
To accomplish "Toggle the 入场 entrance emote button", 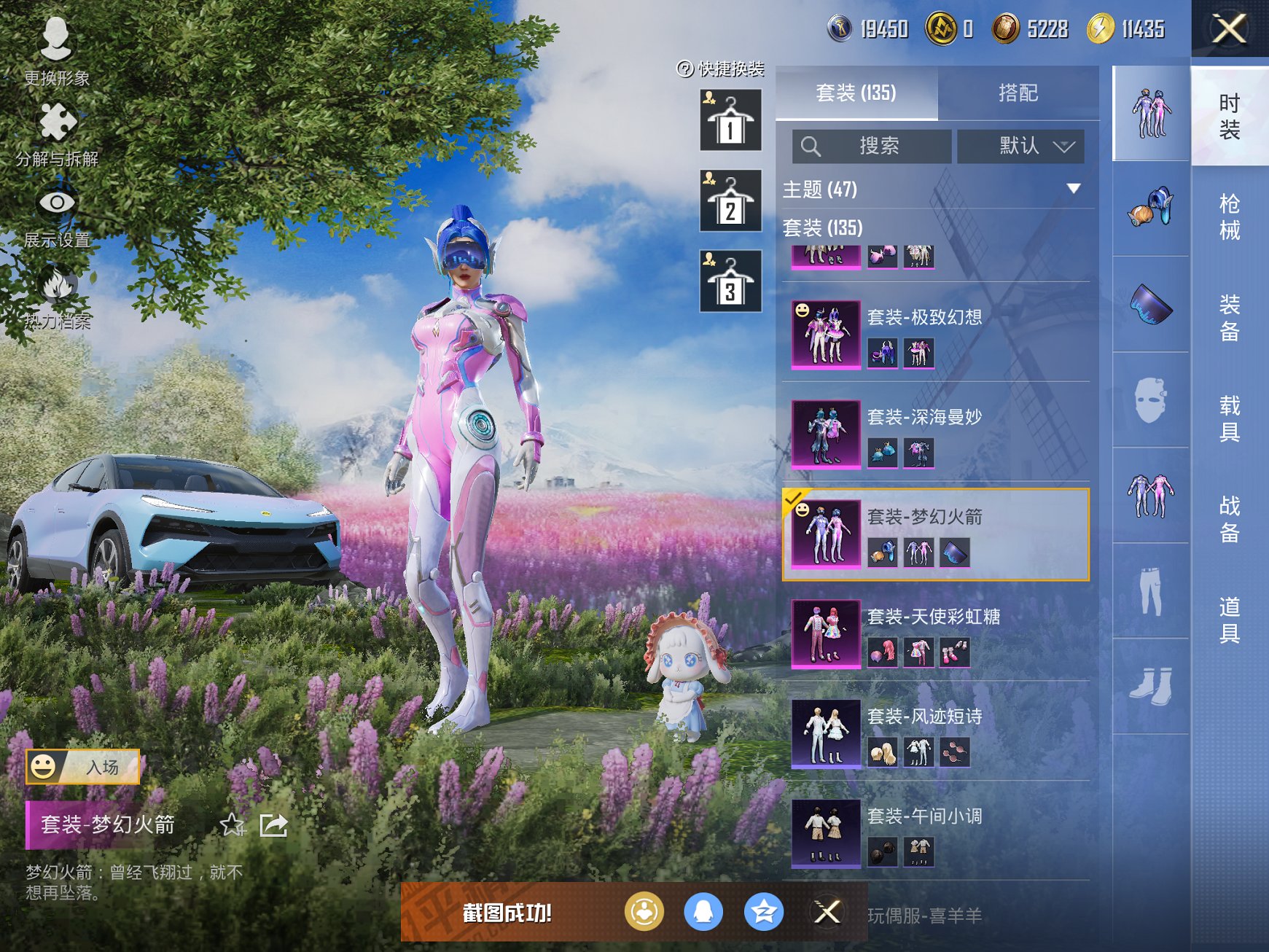I will [83, 767].
